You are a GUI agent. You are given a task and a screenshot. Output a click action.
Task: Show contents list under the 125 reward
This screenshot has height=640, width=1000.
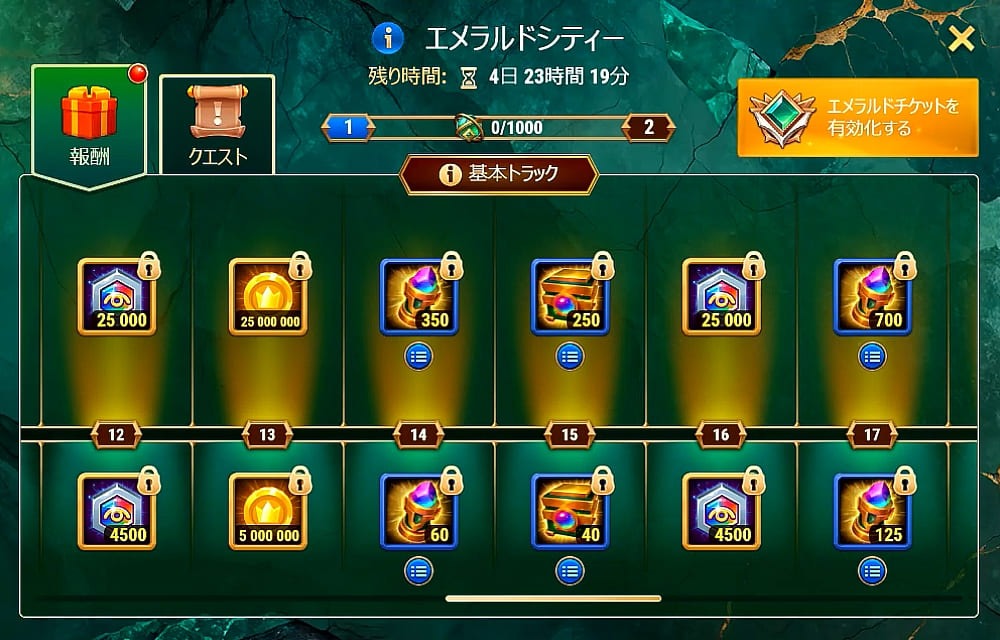click(x=872, y=571)
